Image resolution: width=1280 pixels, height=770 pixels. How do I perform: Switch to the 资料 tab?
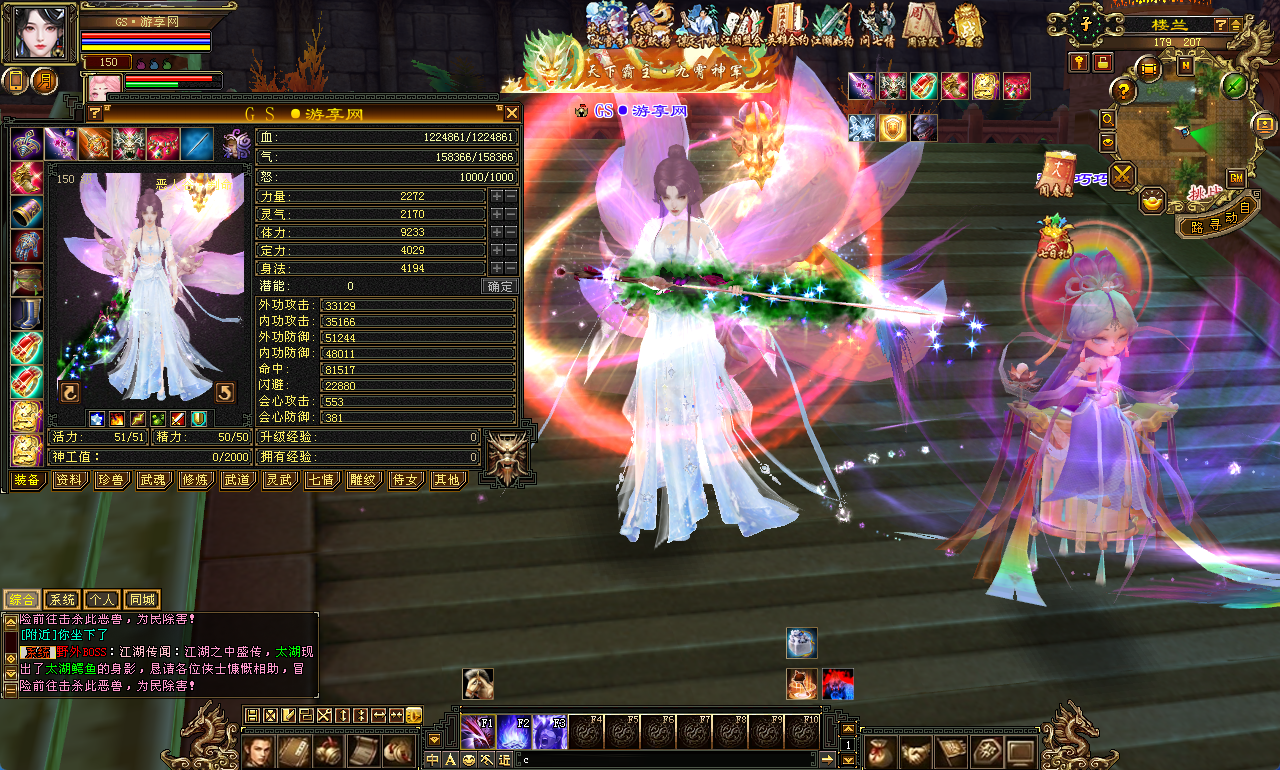[69, 480]
